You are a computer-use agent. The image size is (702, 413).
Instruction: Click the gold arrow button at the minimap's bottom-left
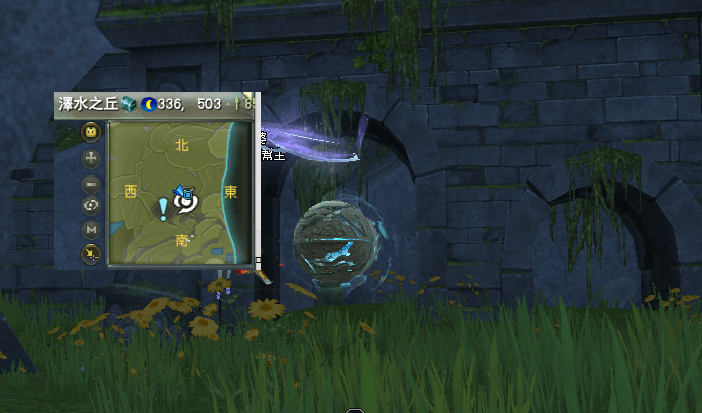tap(91, 254)
